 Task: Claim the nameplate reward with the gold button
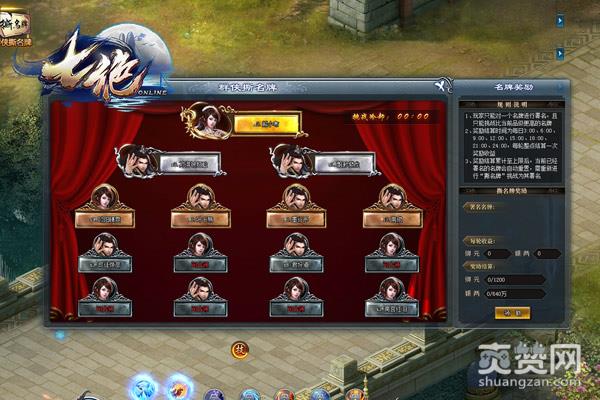point(511,312)
